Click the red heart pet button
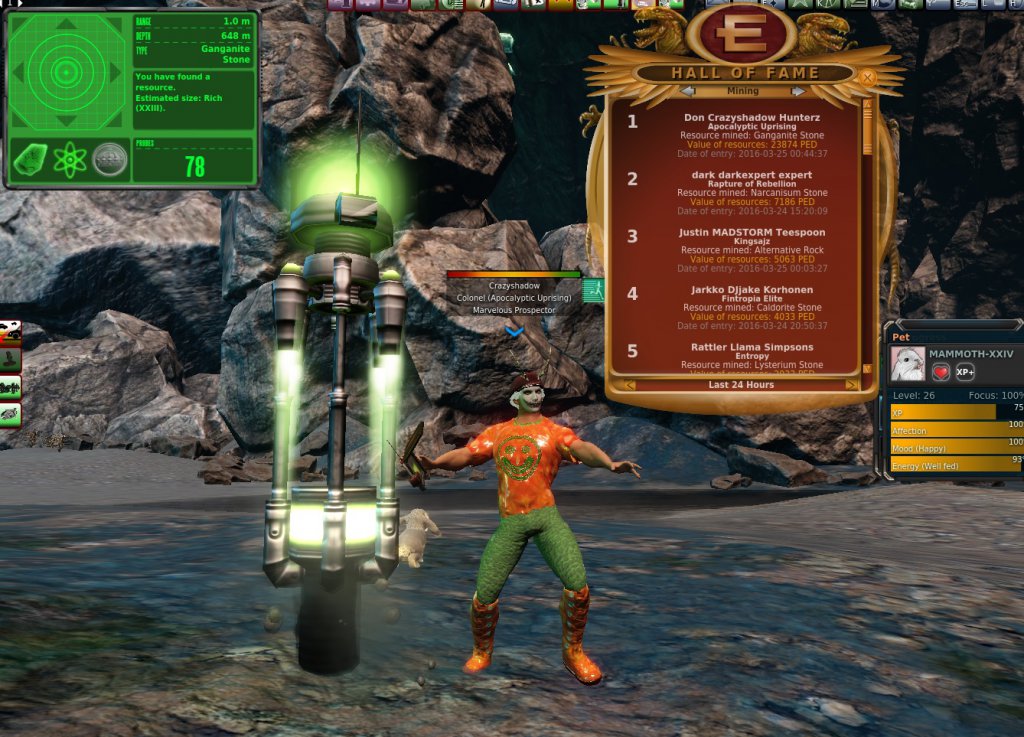Image resolution: width=1024 pixels, height=737 pixels. click(x=941, y=371)
